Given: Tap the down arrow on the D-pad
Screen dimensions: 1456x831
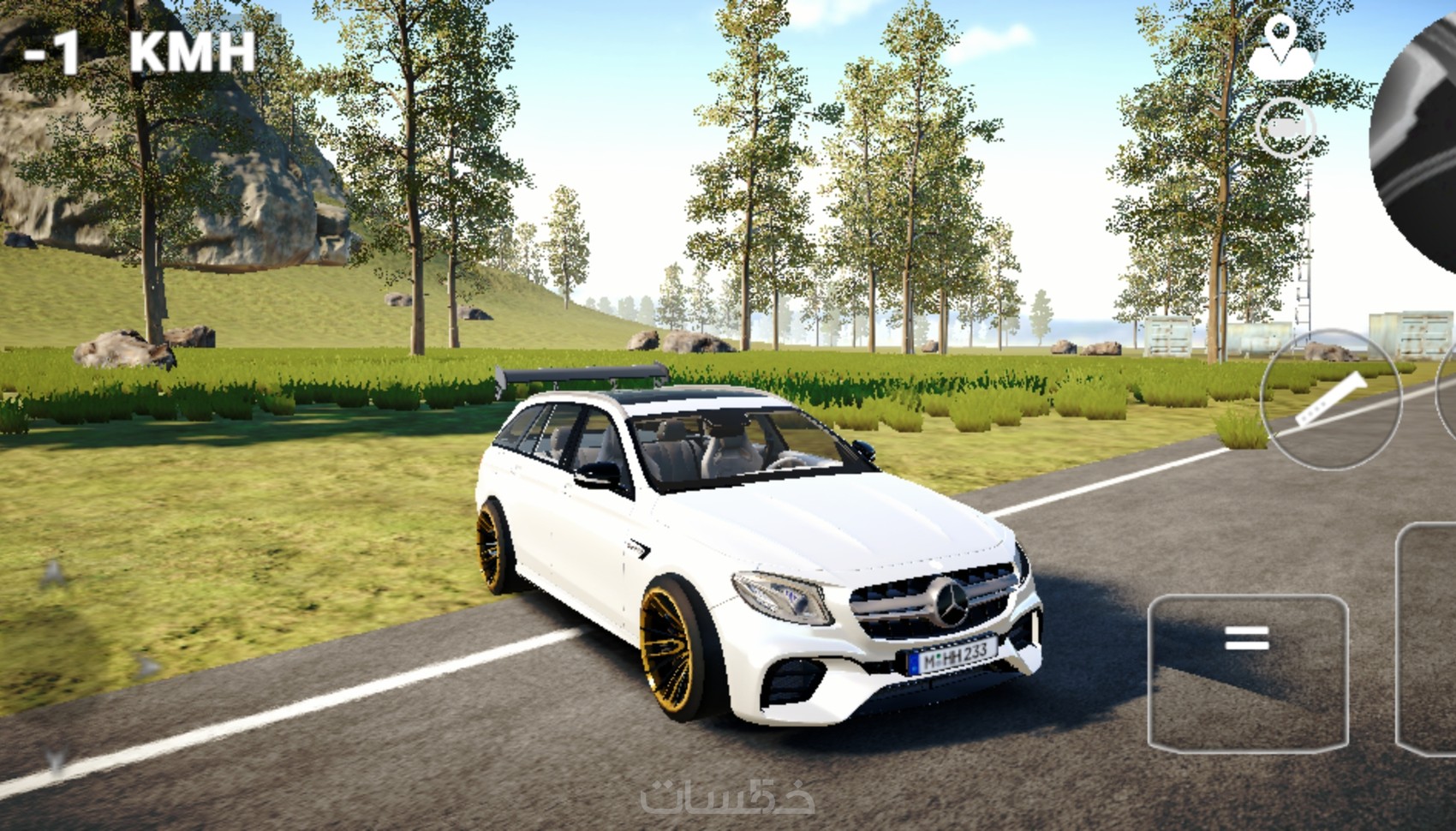Looking at the screenshot, I should coord(57,759).
